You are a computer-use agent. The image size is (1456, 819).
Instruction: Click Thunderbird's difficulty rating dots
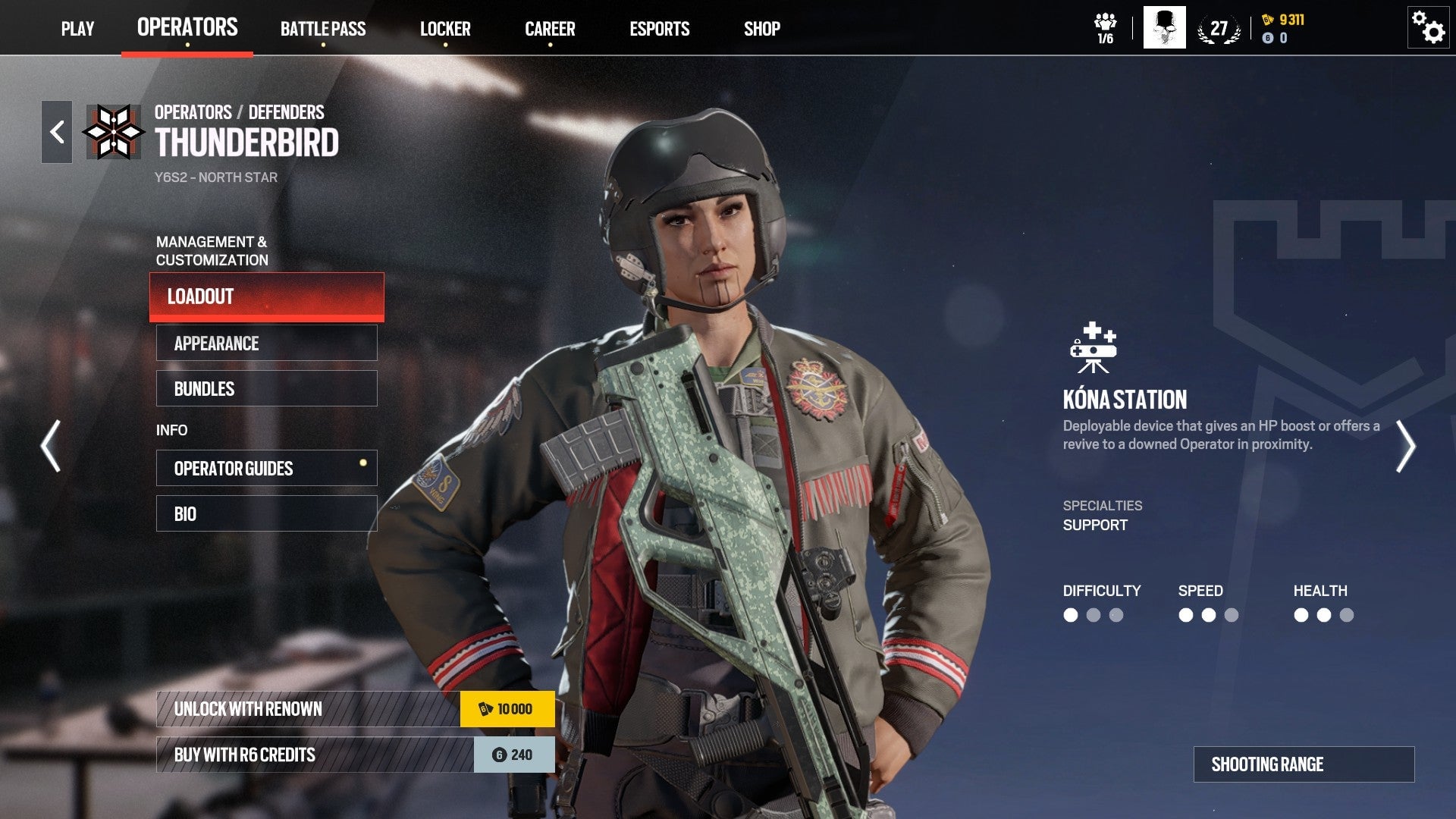tap(1092, 617)
